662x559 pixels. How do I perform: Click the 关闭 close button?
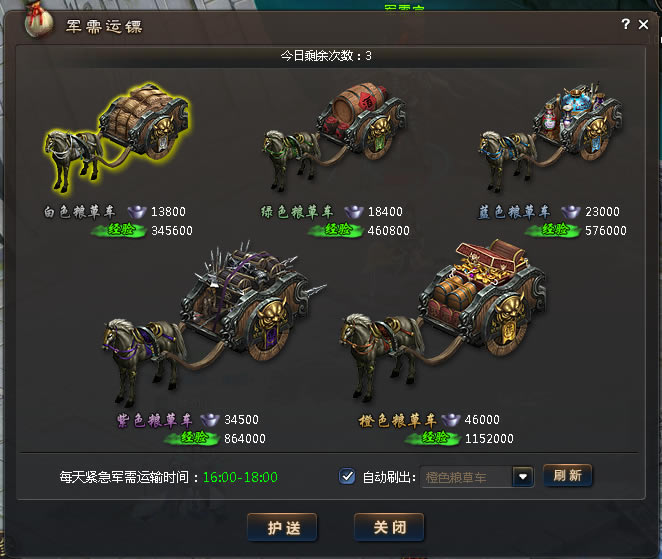click(388, 526)
